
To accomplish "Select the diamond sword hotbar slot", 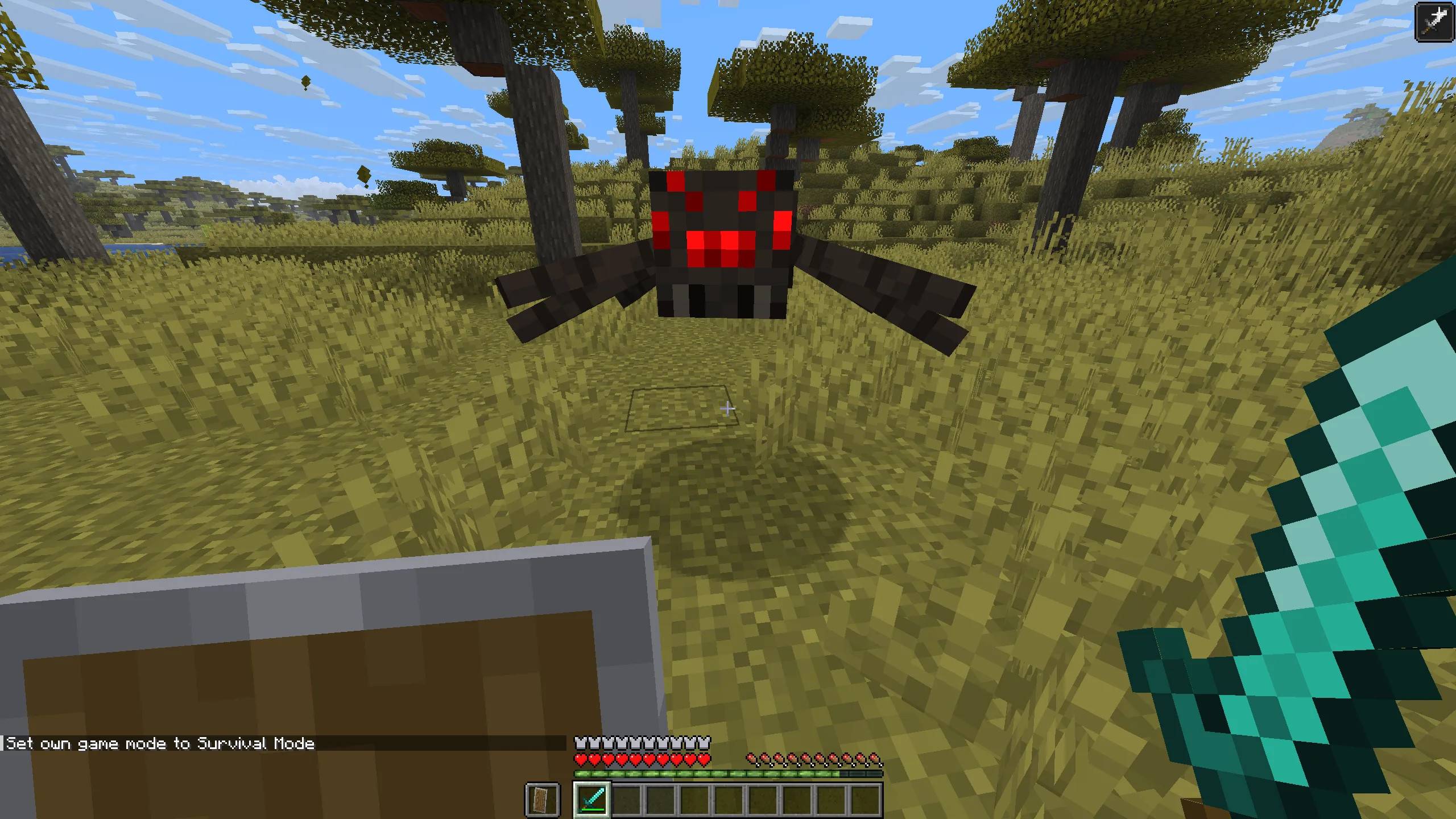I will [591, 799].
